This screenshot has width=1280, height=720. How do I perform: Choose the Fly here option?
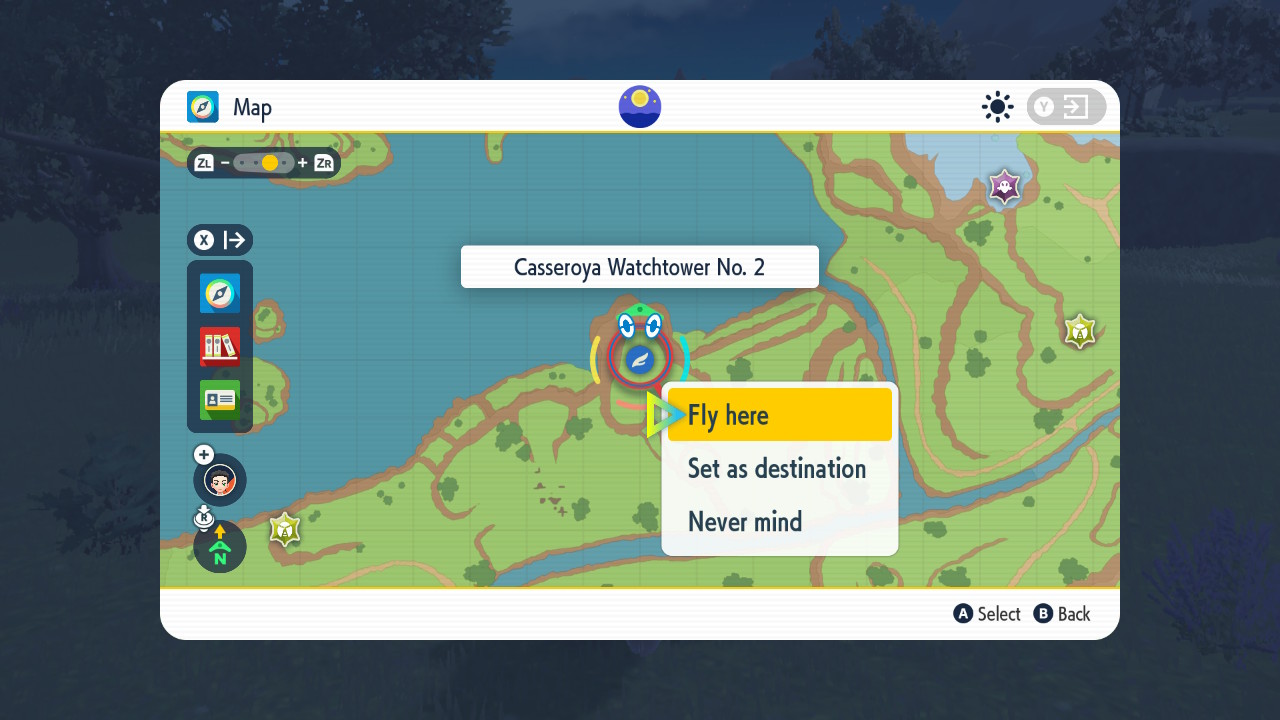pos(778,415)
